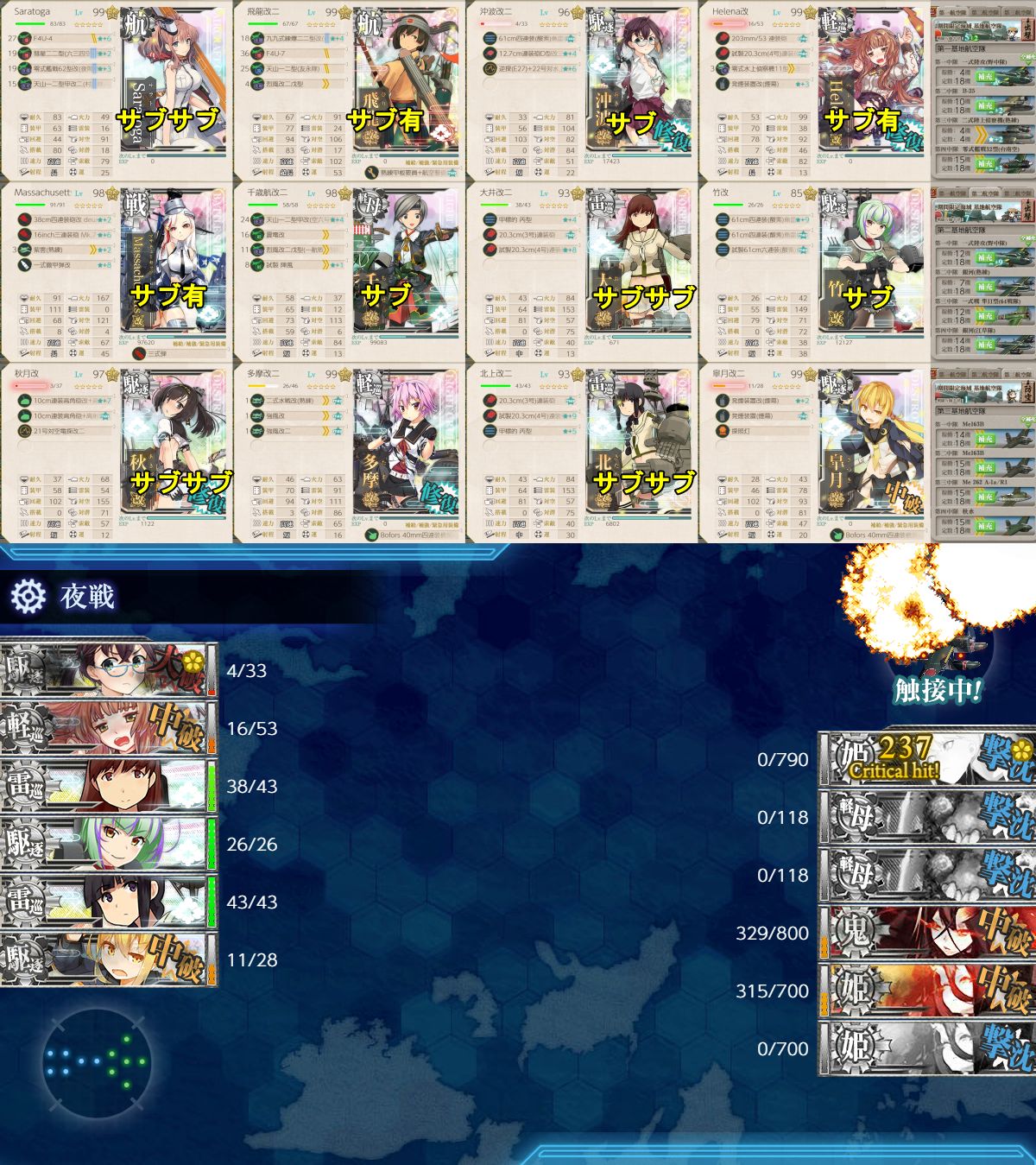Open the 飛龍改二 ship card
Screen dimensions: 1036x1165
click(x=350, y=91)
